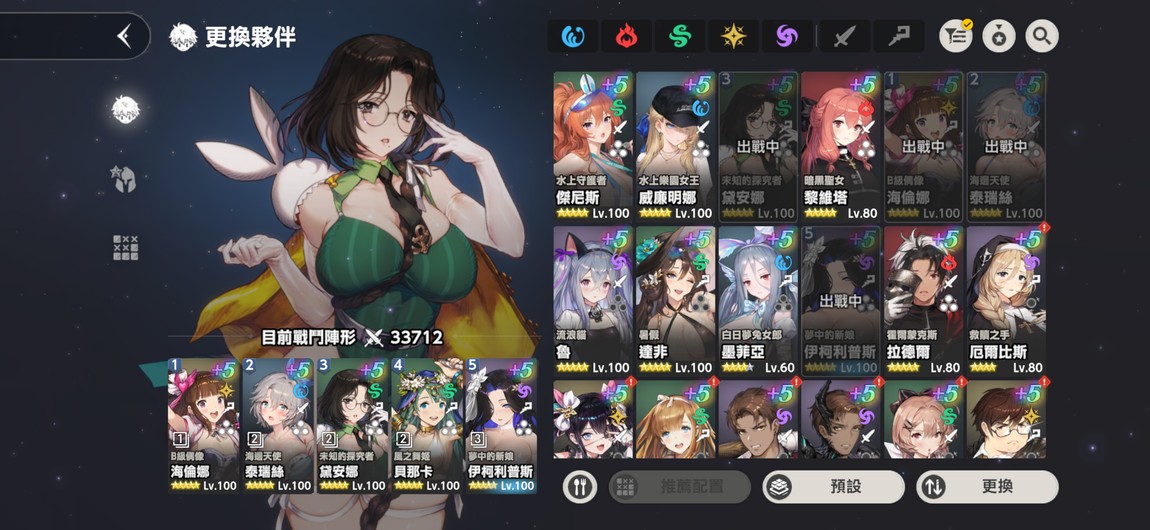Open the 預設 preset button

[x=833, y=487]
